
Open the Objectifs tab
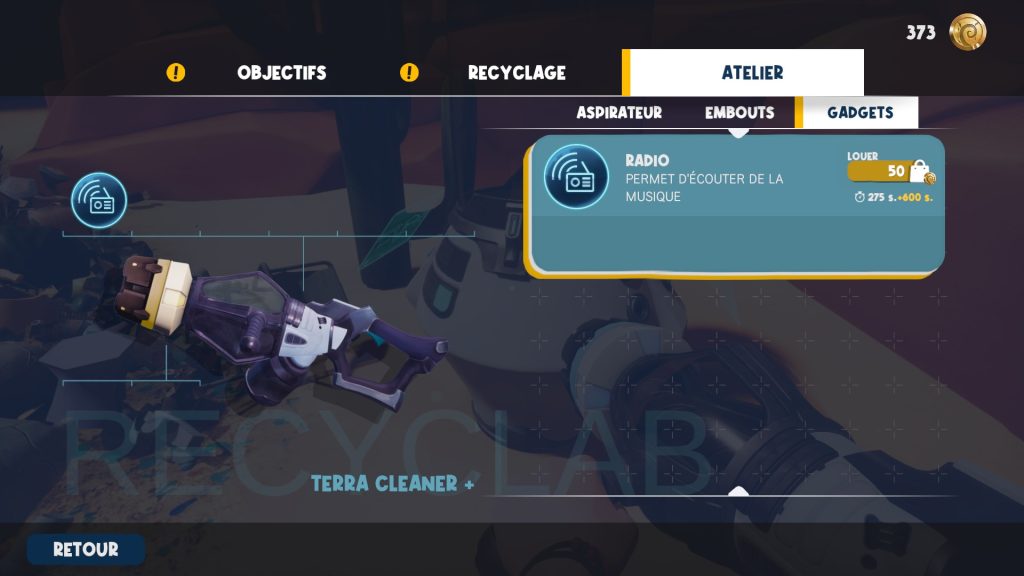(x=281, y=73)
